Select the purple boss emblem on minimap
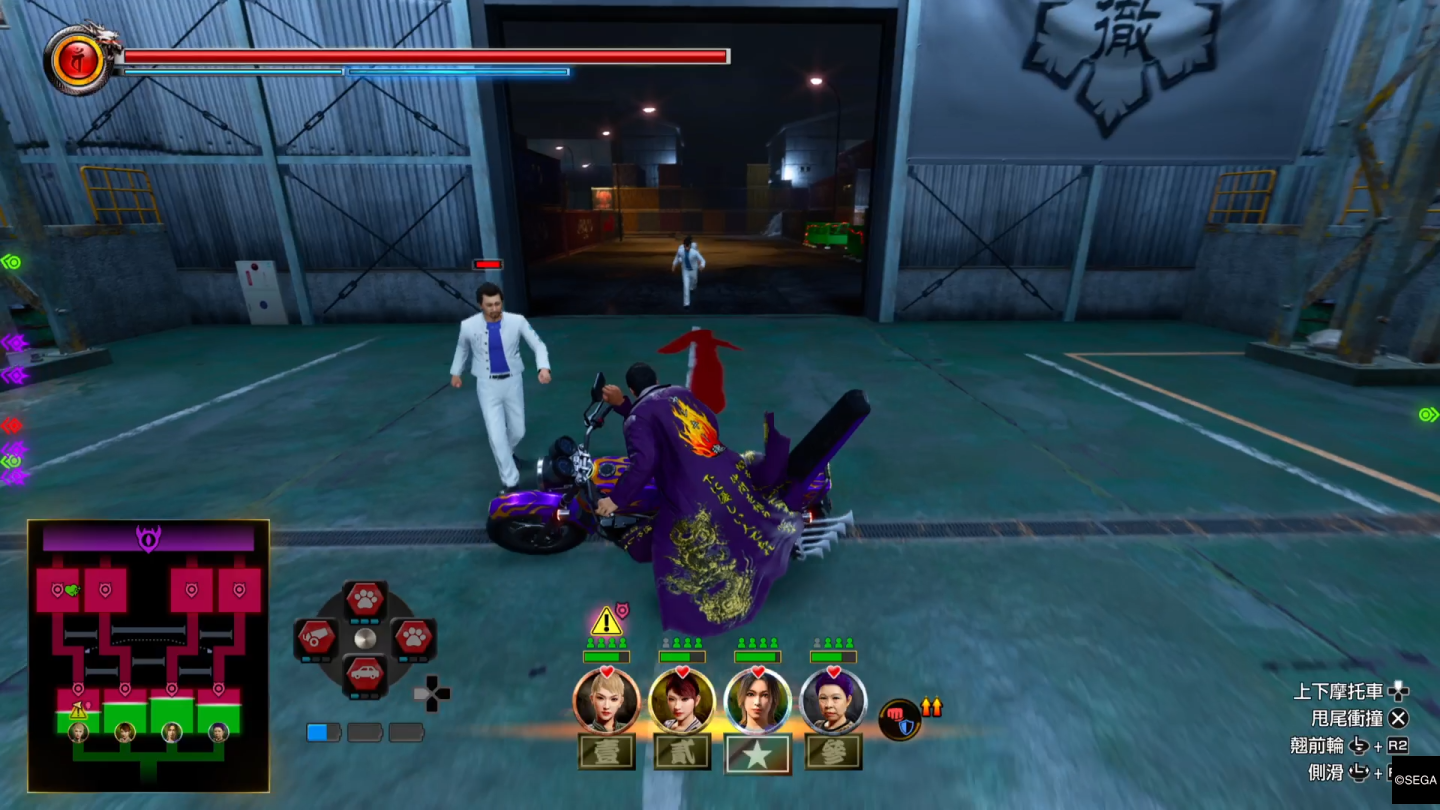Image resolution: width=1440 pixels, height=810 pixels. [x=148, y=539]
